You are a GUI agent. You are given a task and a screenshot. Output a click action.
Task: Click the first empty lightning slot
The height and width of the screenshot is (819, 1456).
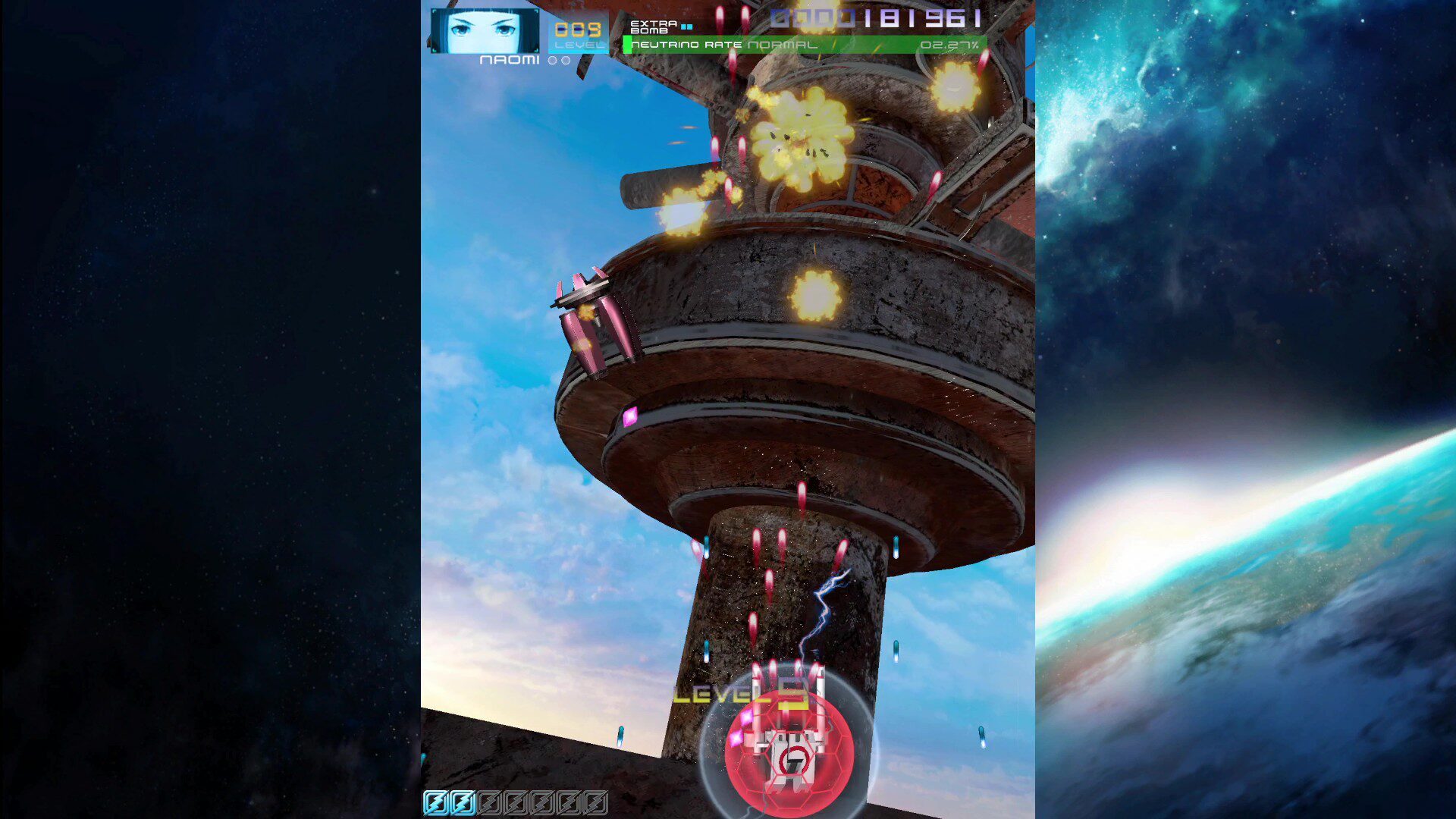pos(489,802)
